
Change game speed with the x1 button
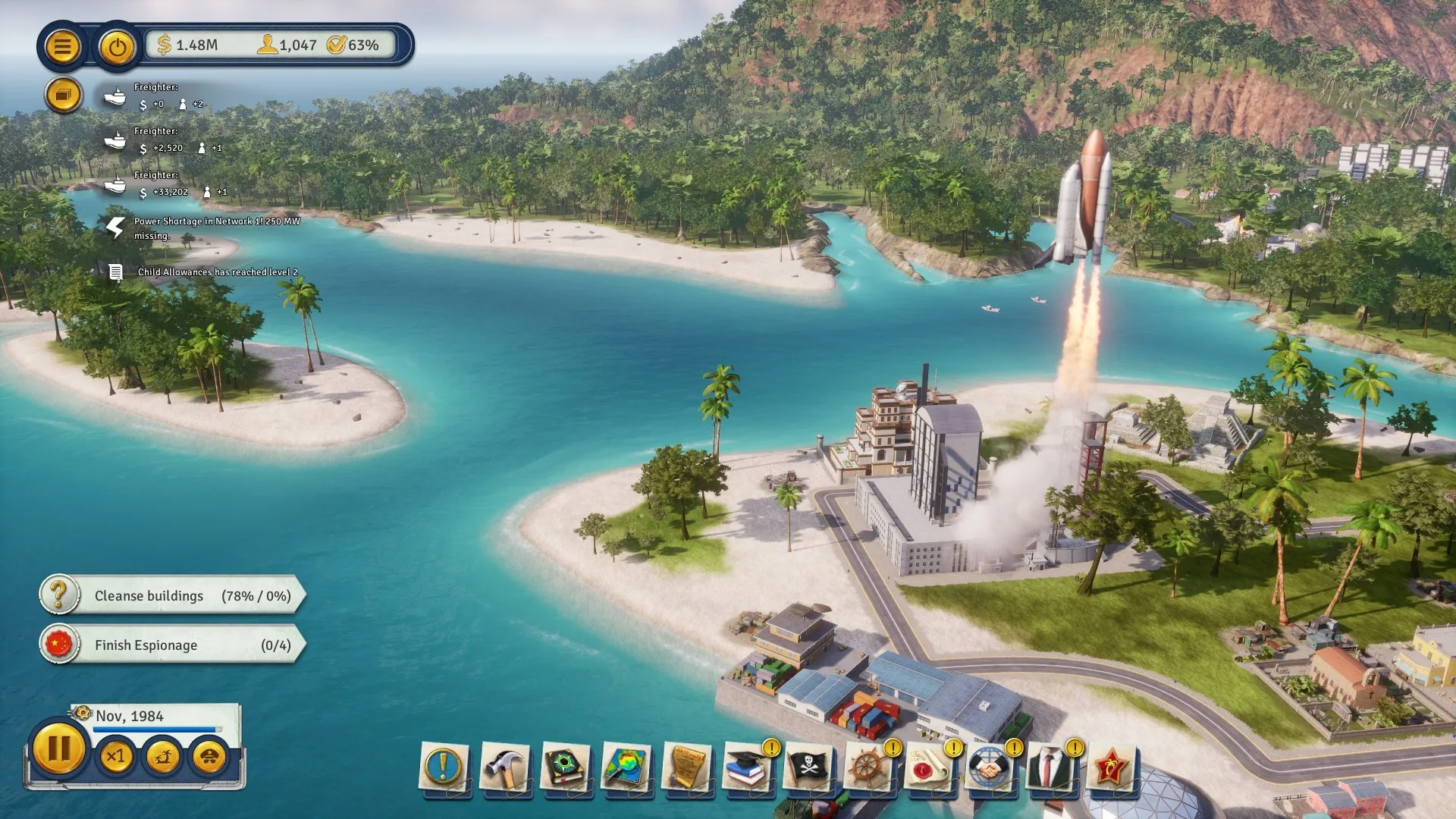pos(116,757)
